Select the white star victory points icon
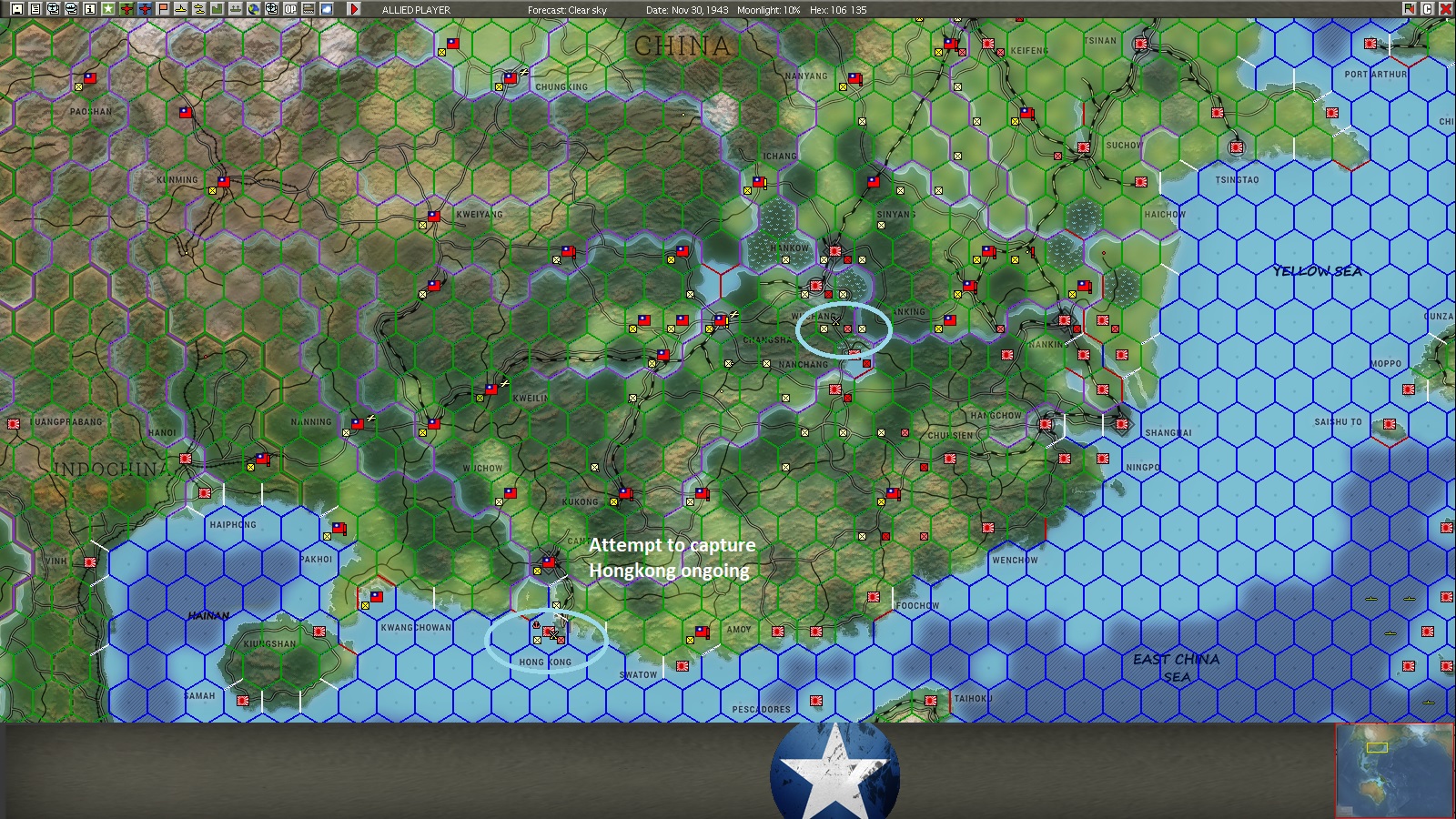This screenshot has height=819, width=1456. pyautogui.click(x=106, y=9)
